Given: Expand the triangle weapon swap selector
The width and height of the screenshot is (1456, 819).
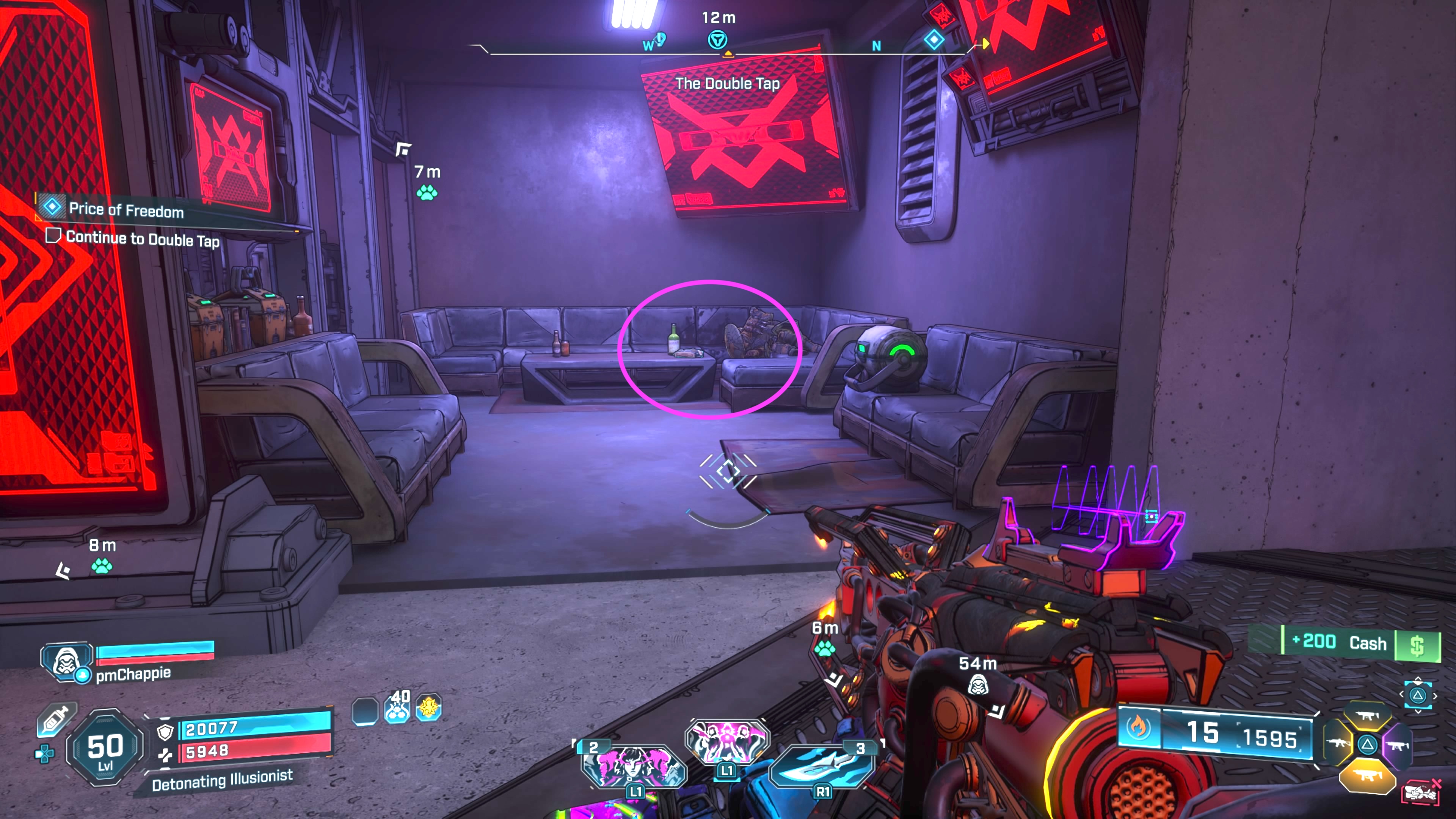Looking at the screenshot, I should coord(1419,696).
